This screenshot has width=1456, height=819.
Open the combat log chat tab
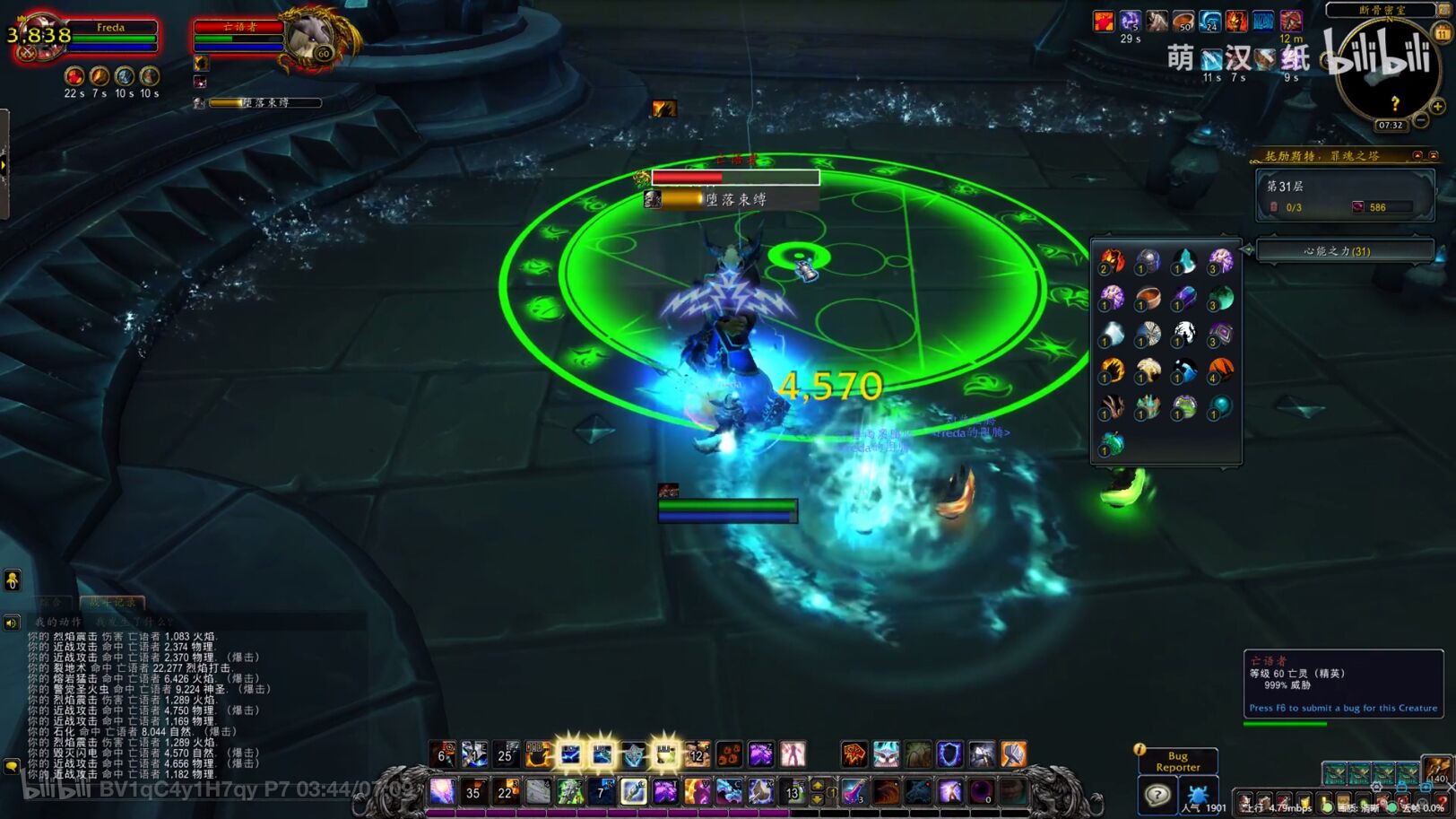point(111,602)
